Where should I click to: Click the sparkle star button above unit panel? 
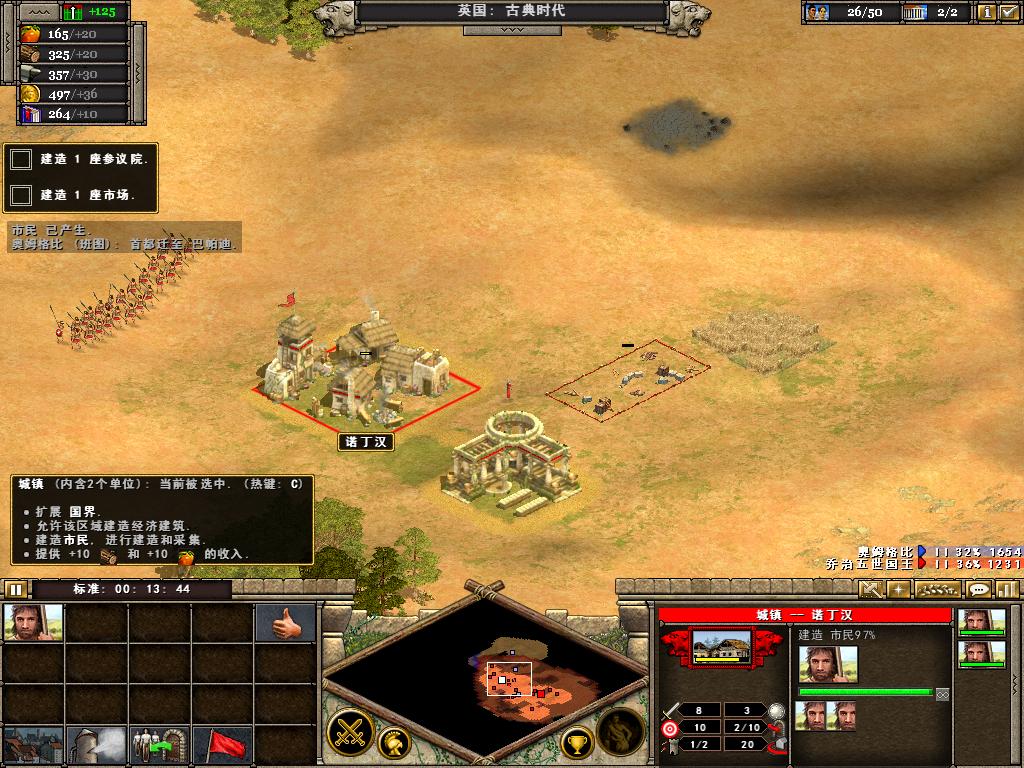click(898, 589)
